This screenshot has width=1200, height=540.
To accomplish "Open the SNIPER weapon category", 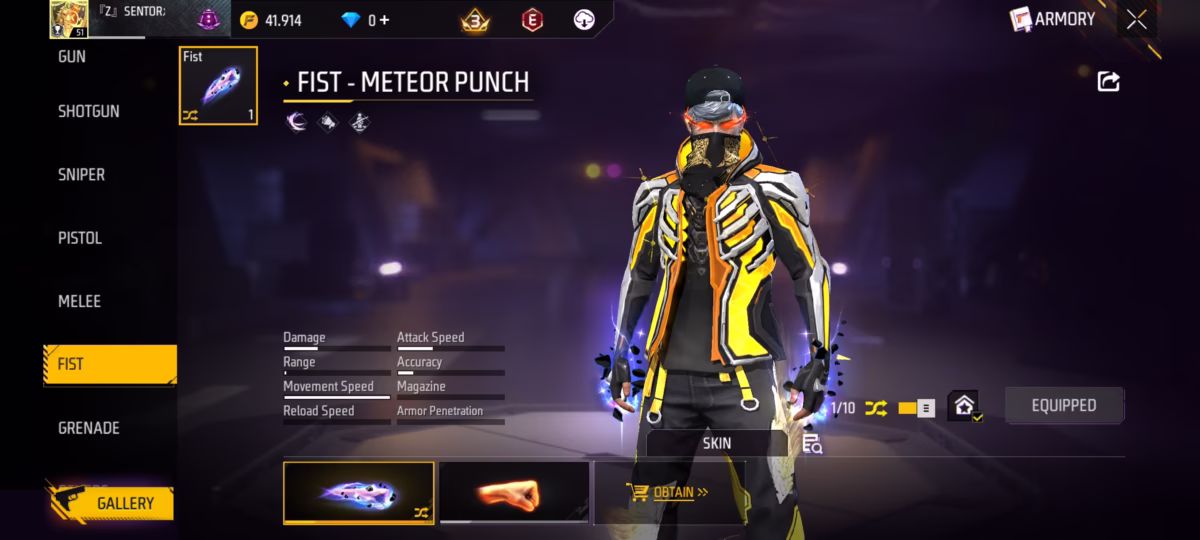I will [82, 174].
